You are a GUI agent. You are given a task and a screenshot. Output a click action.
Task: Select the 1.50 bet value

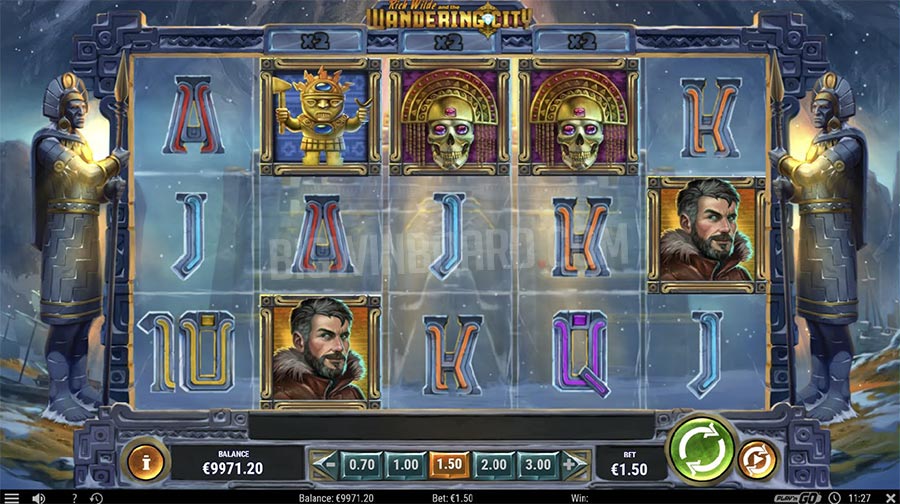[449, 464]
